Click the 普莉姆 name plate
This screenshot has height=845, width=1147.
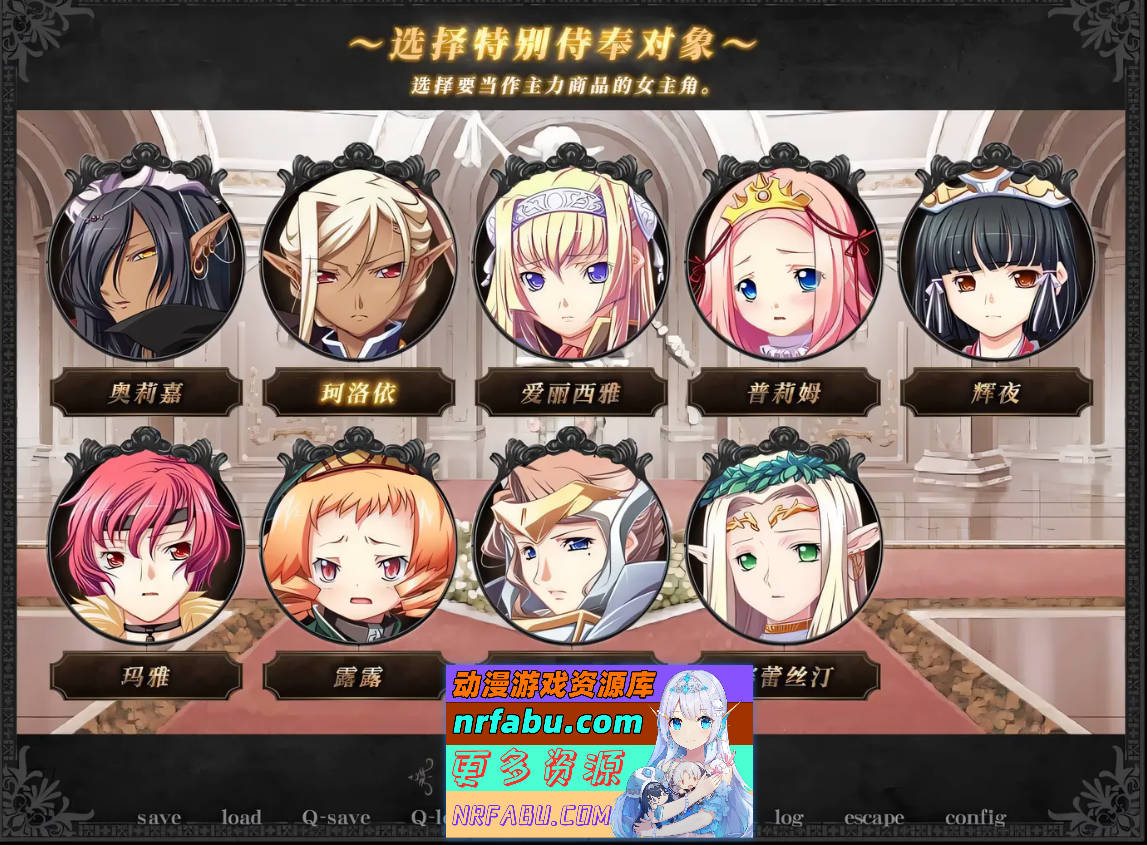[783, 393]
